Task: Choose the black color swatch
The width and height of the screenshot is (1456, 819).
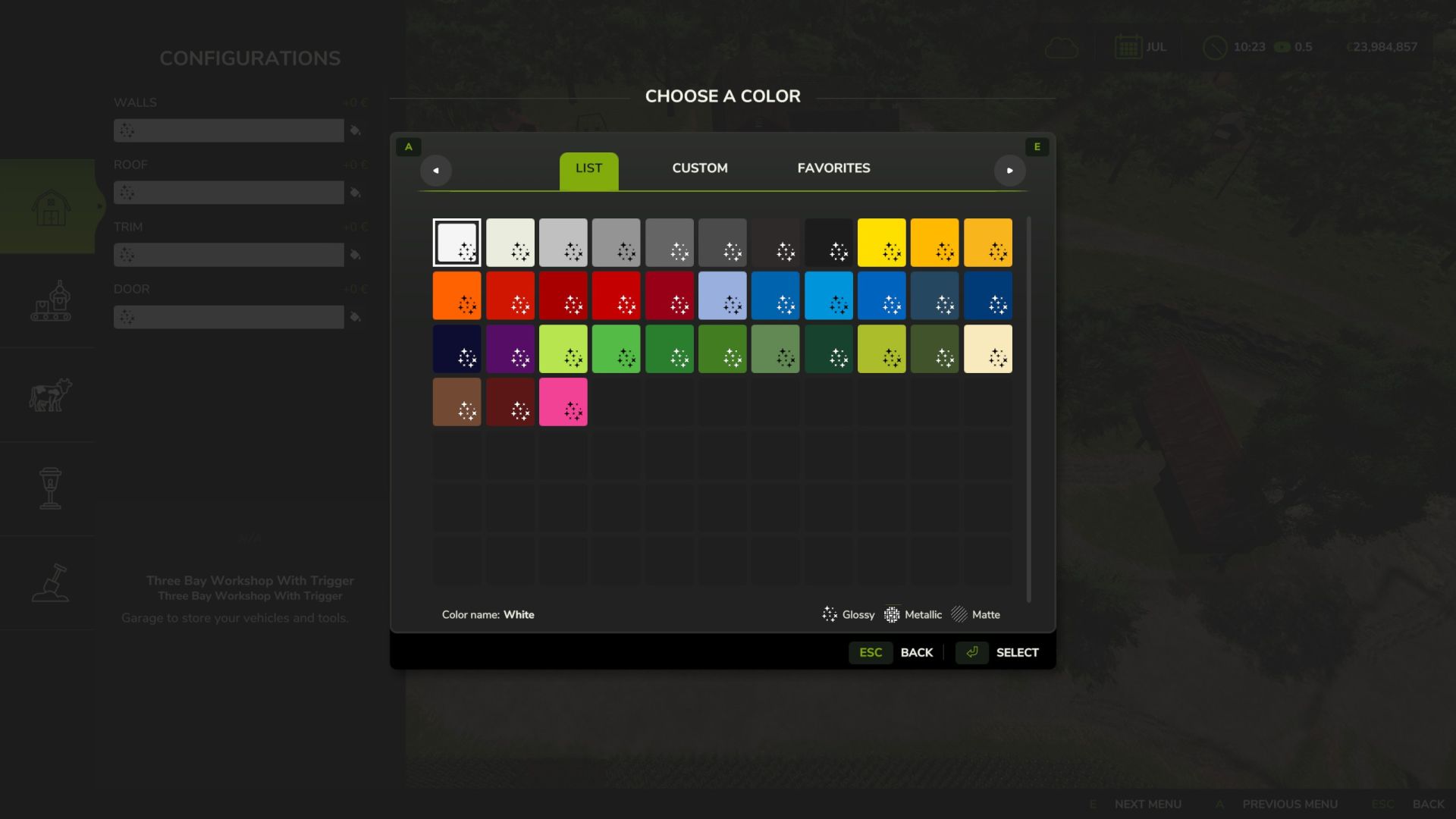Action: (828, 243)
